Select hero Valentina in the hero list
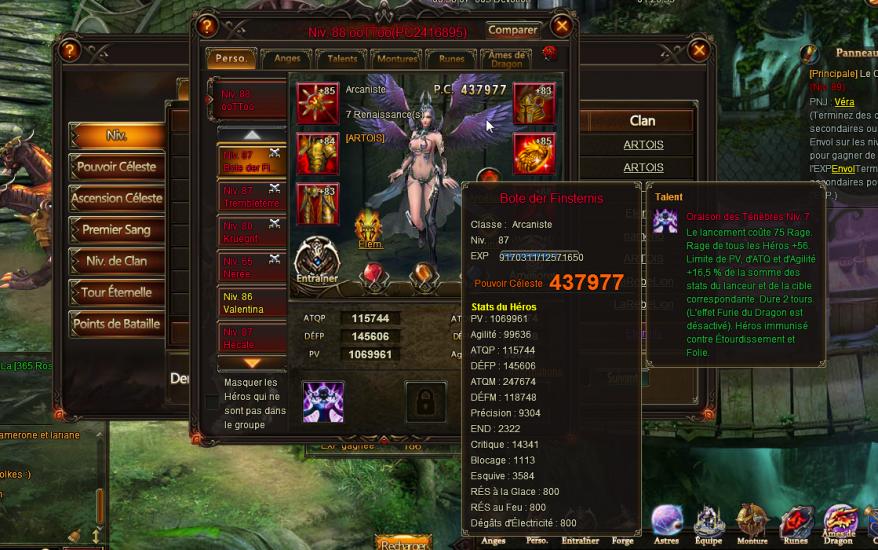Screen dimensions: 878x550 point(251,303)
